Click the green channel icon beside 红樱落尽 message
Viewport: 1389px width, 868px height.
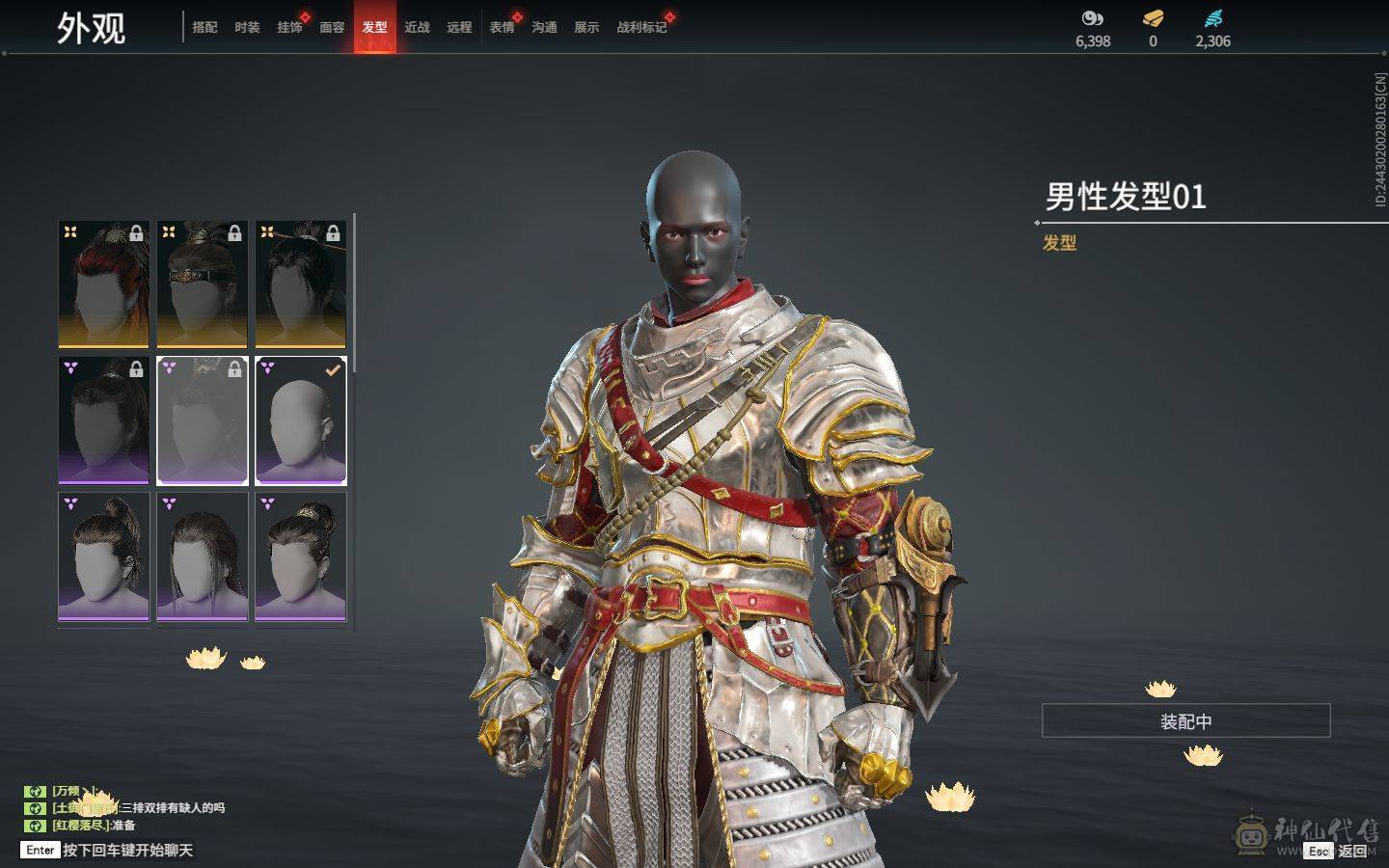pyautogui.click(x=37, y=826)
